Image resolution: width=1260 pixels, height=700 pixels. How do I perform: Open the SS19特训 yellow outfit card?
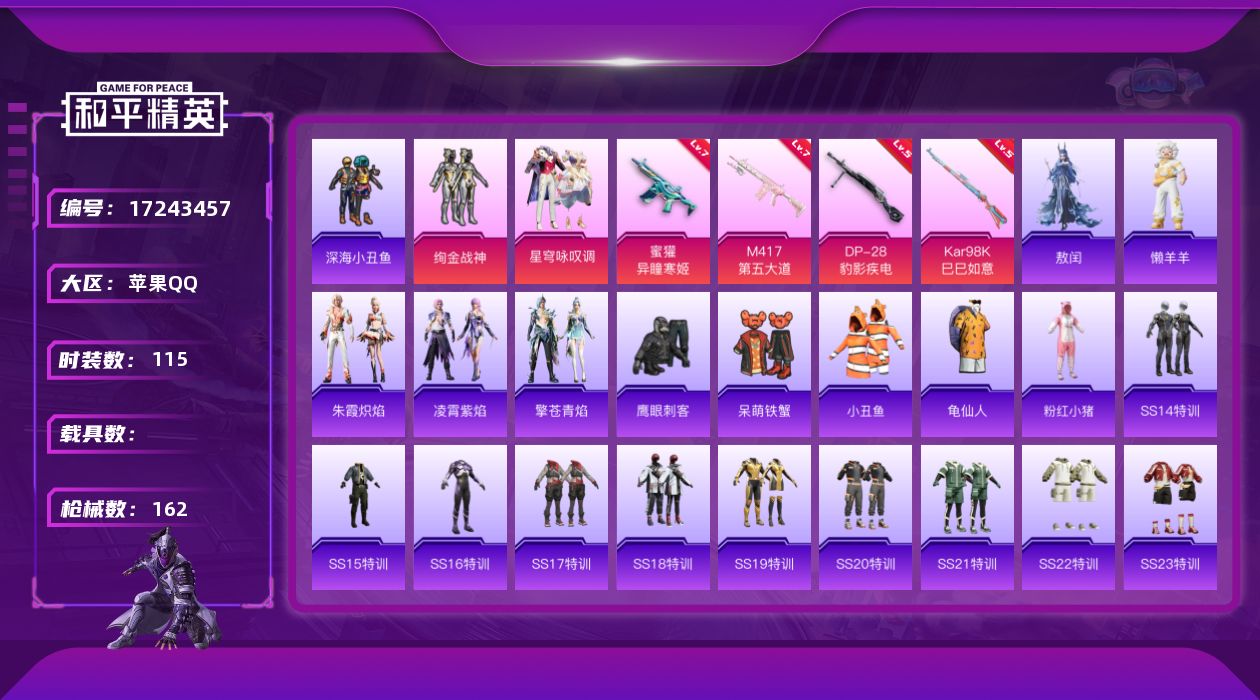[764, 517]
